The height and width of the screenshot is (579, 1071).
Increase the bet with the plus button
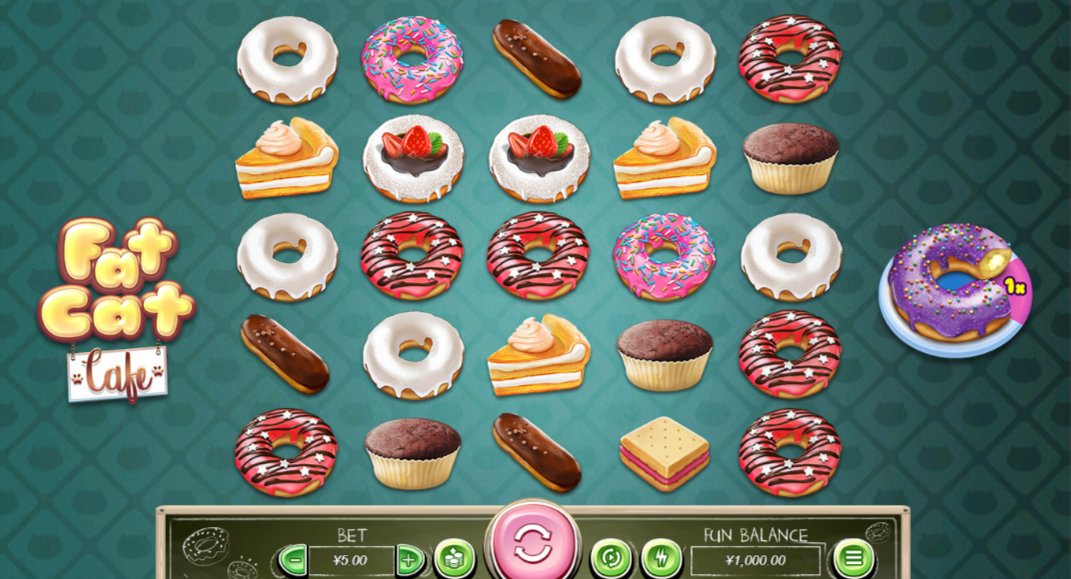click(409, 559)
